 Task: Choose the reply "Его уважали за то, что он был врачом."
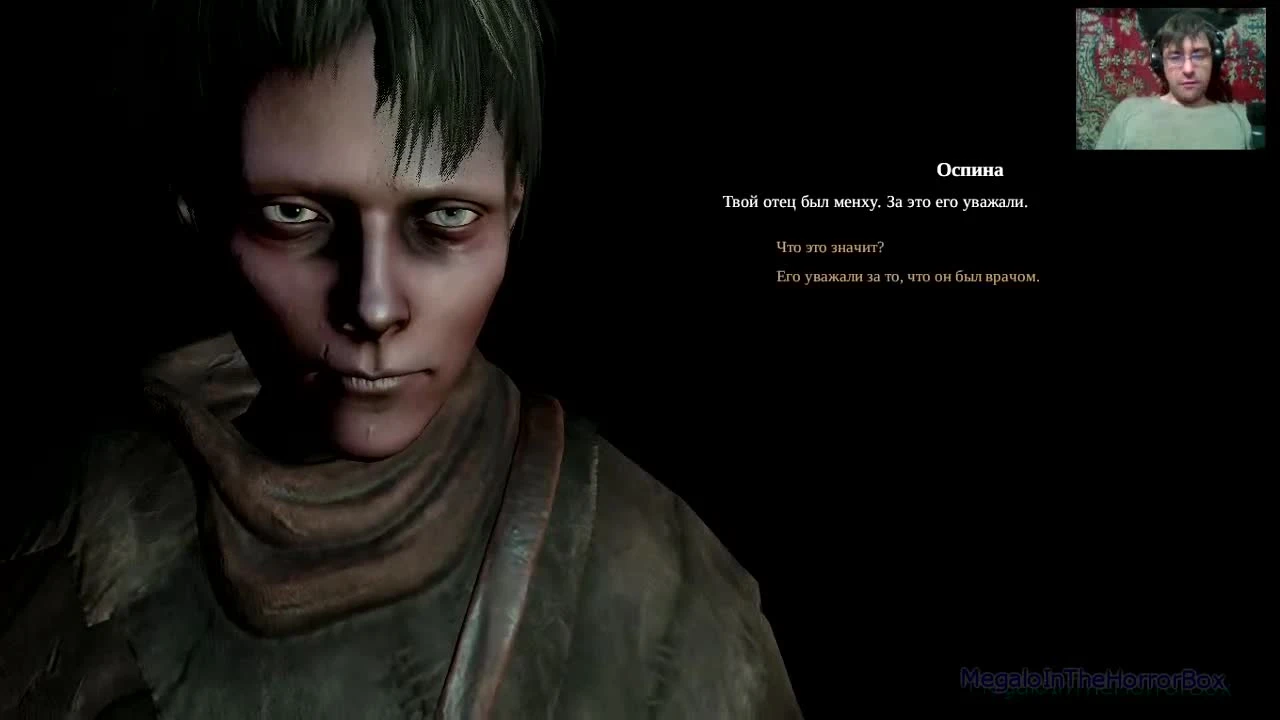pos(908,275)
